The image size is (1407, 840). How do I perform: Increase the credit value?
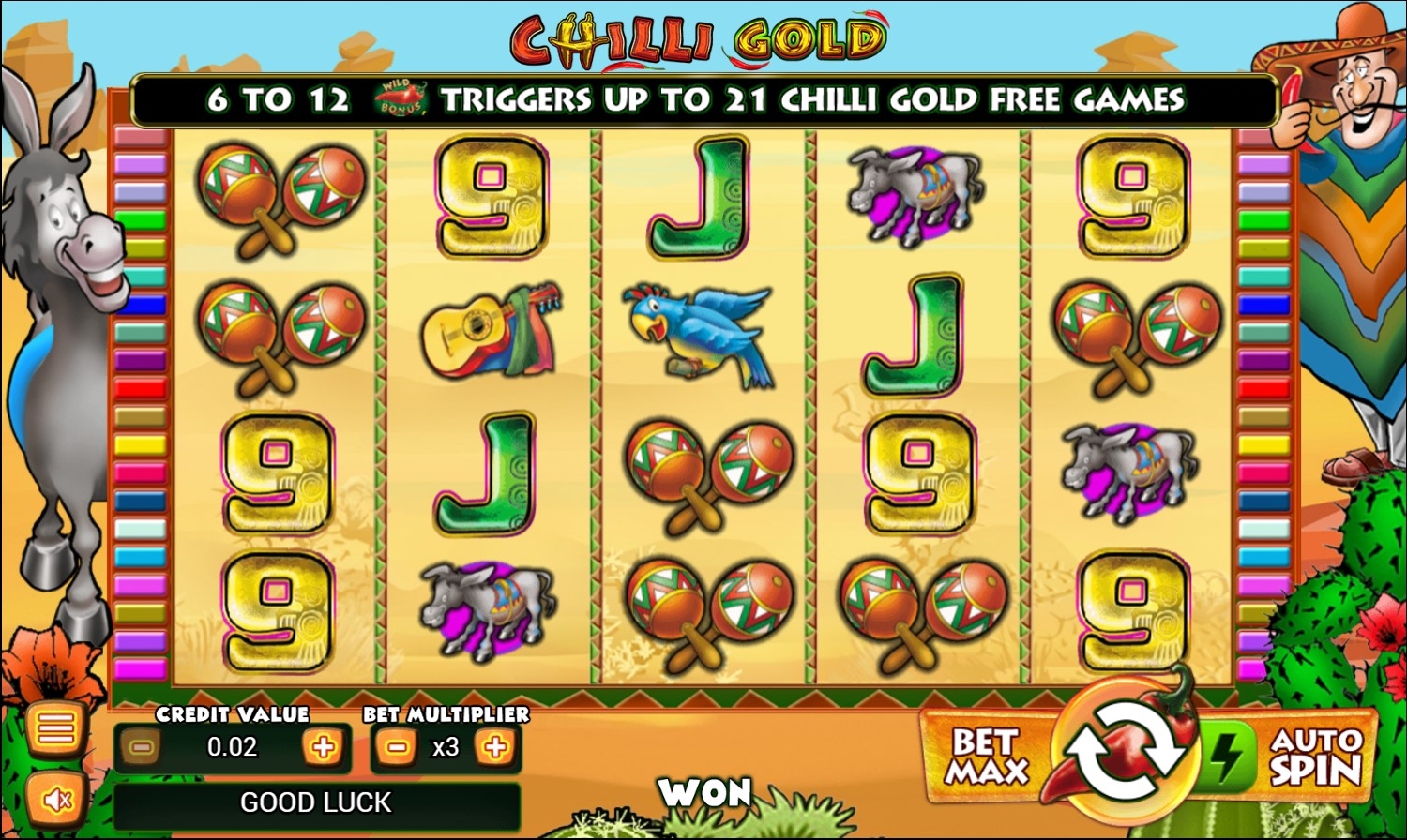tap(323, 747)
